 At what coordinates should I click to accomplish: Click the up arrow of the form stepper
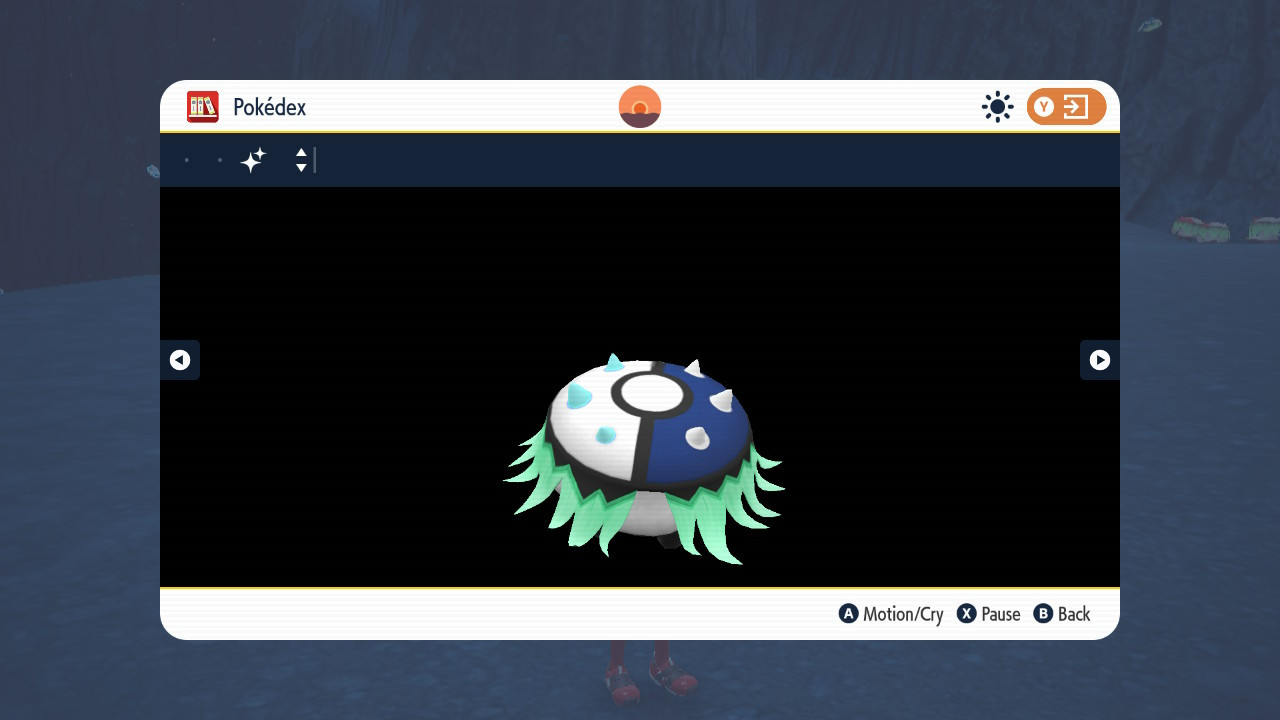[300, 153]
